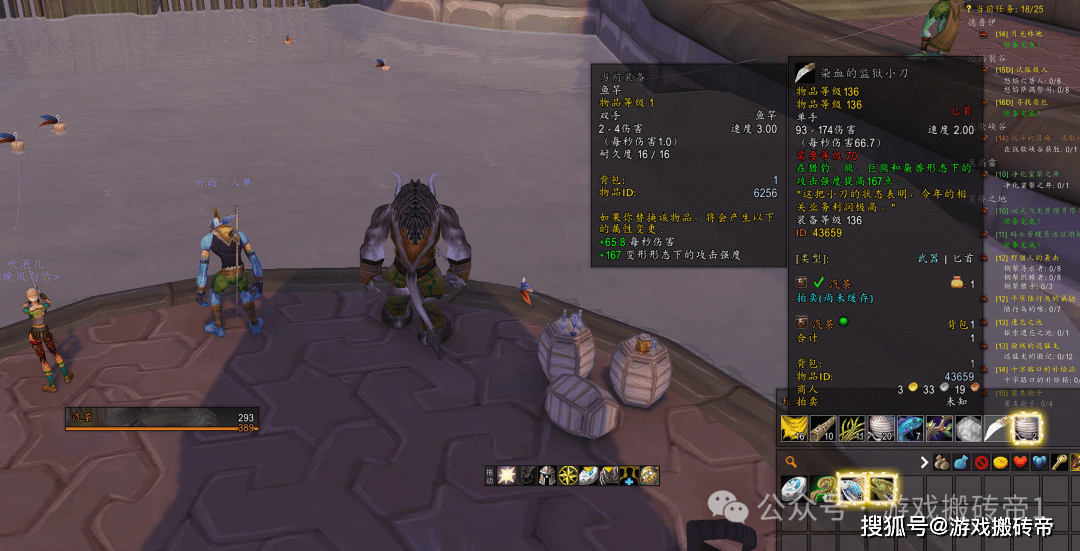Switch to the golden key bag filter
This screenshot has width=1080, height=551.
coord(1058,463)
